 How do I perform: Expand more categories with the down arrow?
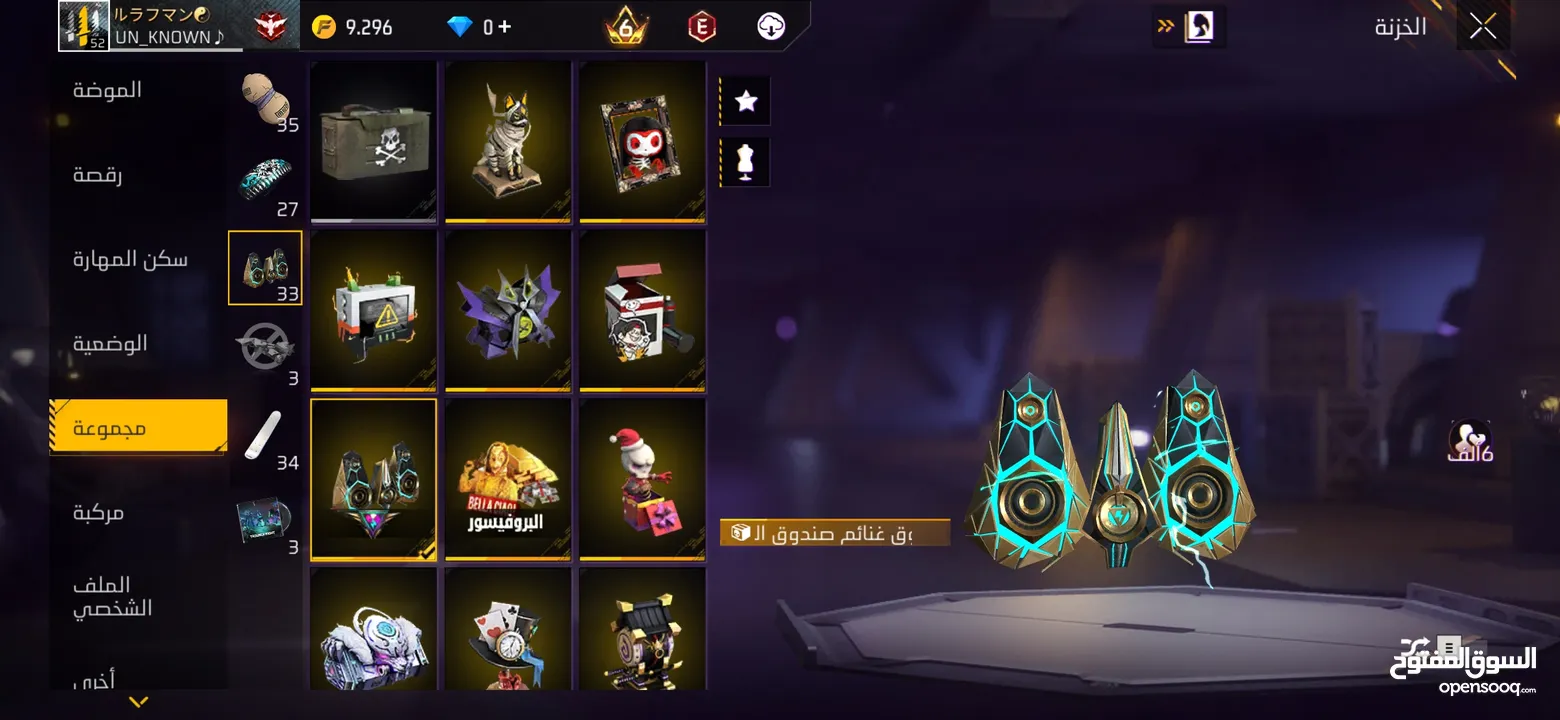pyautogui.click(x=139, y=702)
